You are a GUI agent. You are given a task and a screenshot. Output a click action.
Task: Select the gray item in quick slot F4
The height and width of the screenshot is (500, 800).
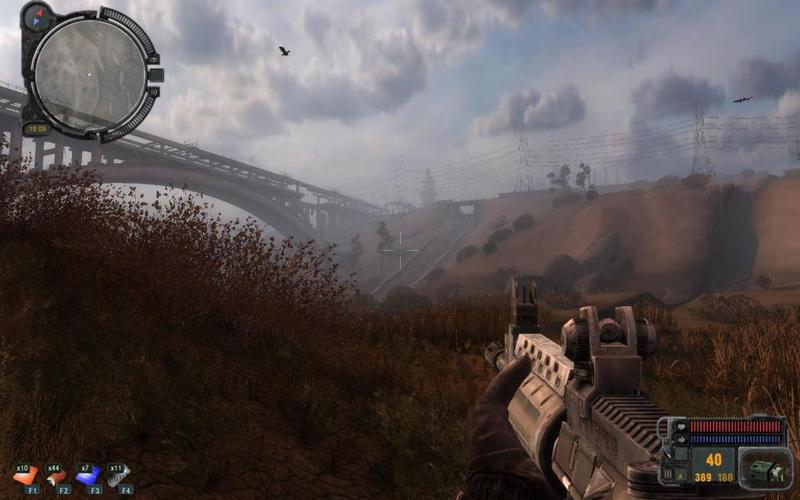click(120, 475)
